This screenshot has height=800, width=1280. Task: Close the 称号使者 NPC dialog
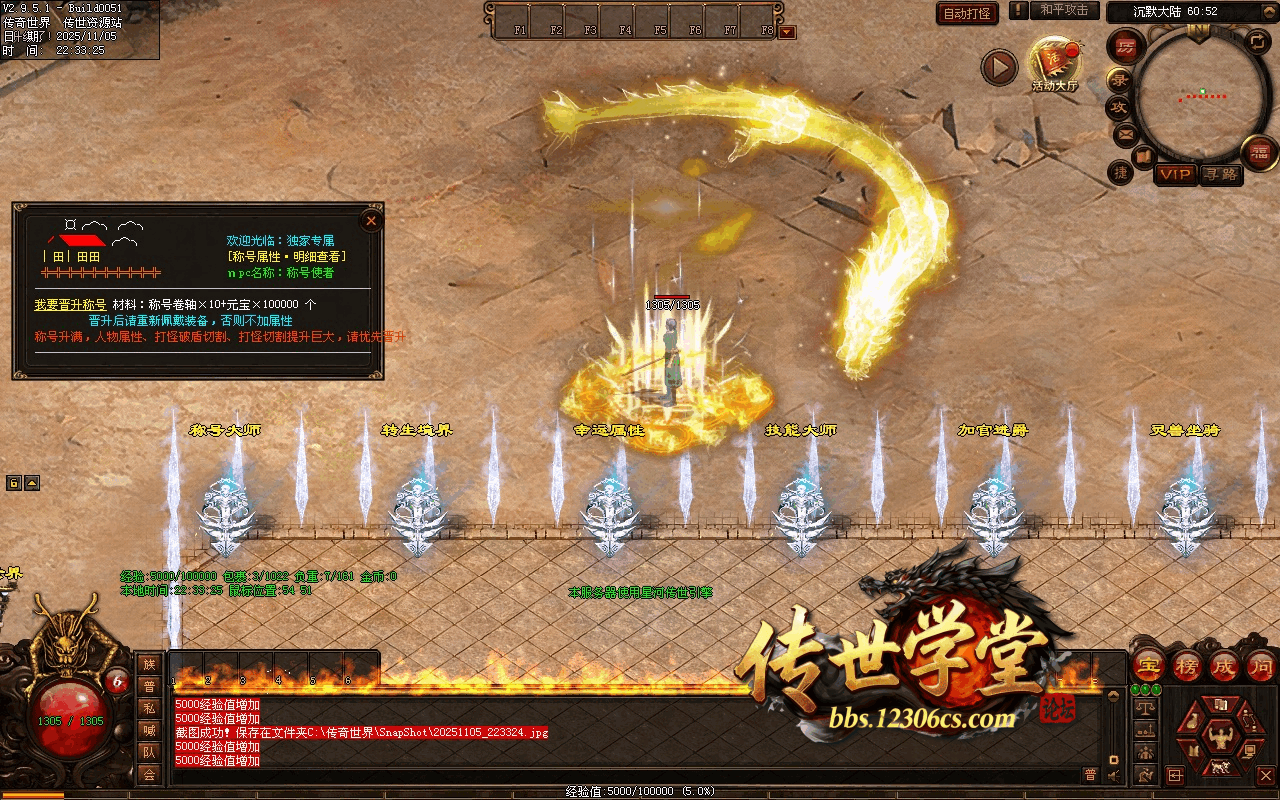coord(371,221)
